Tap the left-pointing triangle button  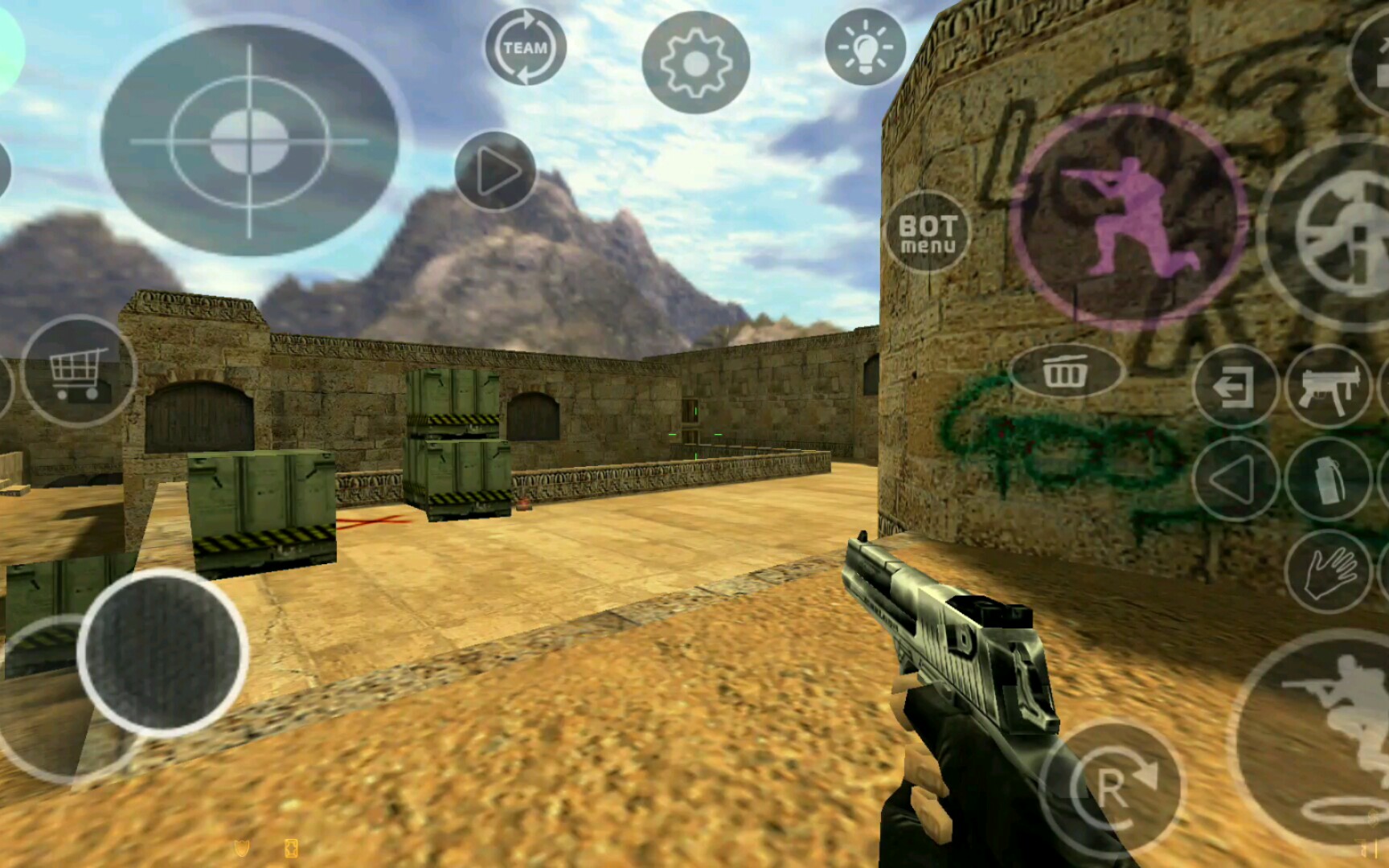[1235, 479]
